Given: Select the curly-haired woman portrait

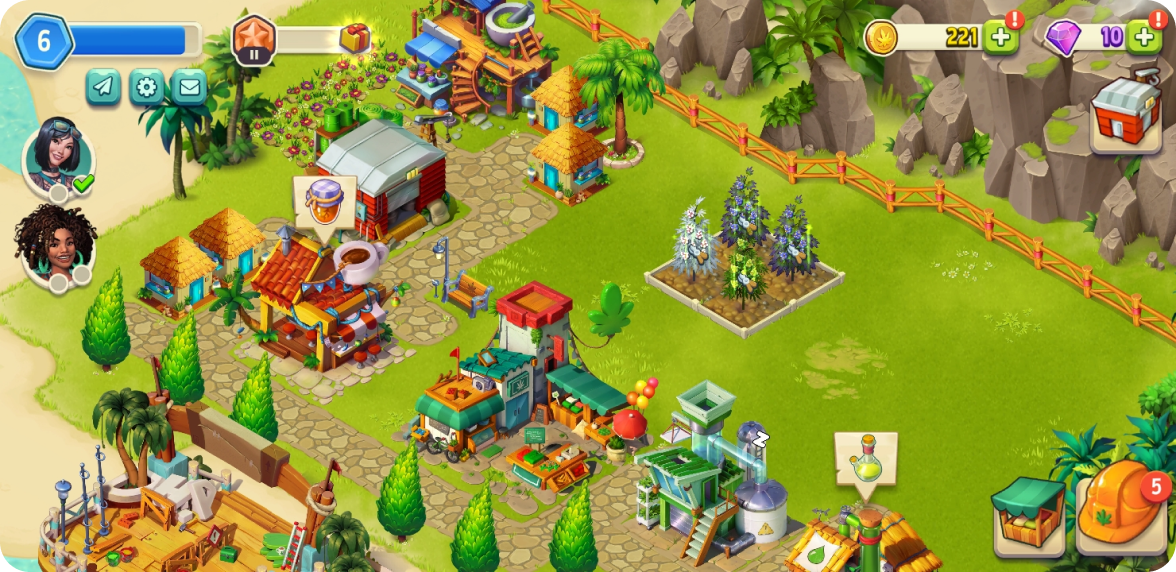Looking at the screenshot, I should point(56,245).
